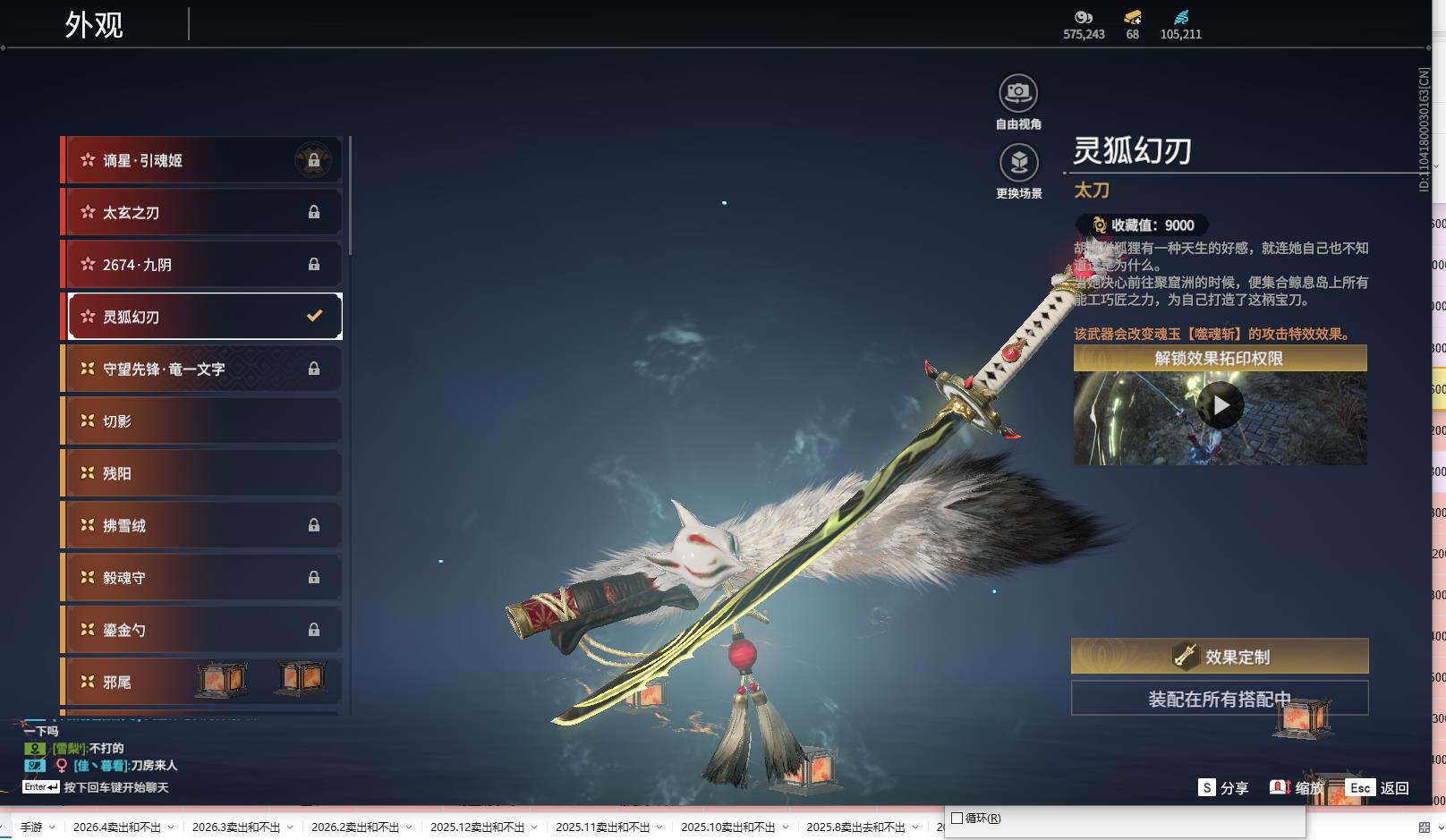This screenshot has height=840, width=1446.
Task: Go back with the 返回 button
Action: click(x=1379, y=788)
